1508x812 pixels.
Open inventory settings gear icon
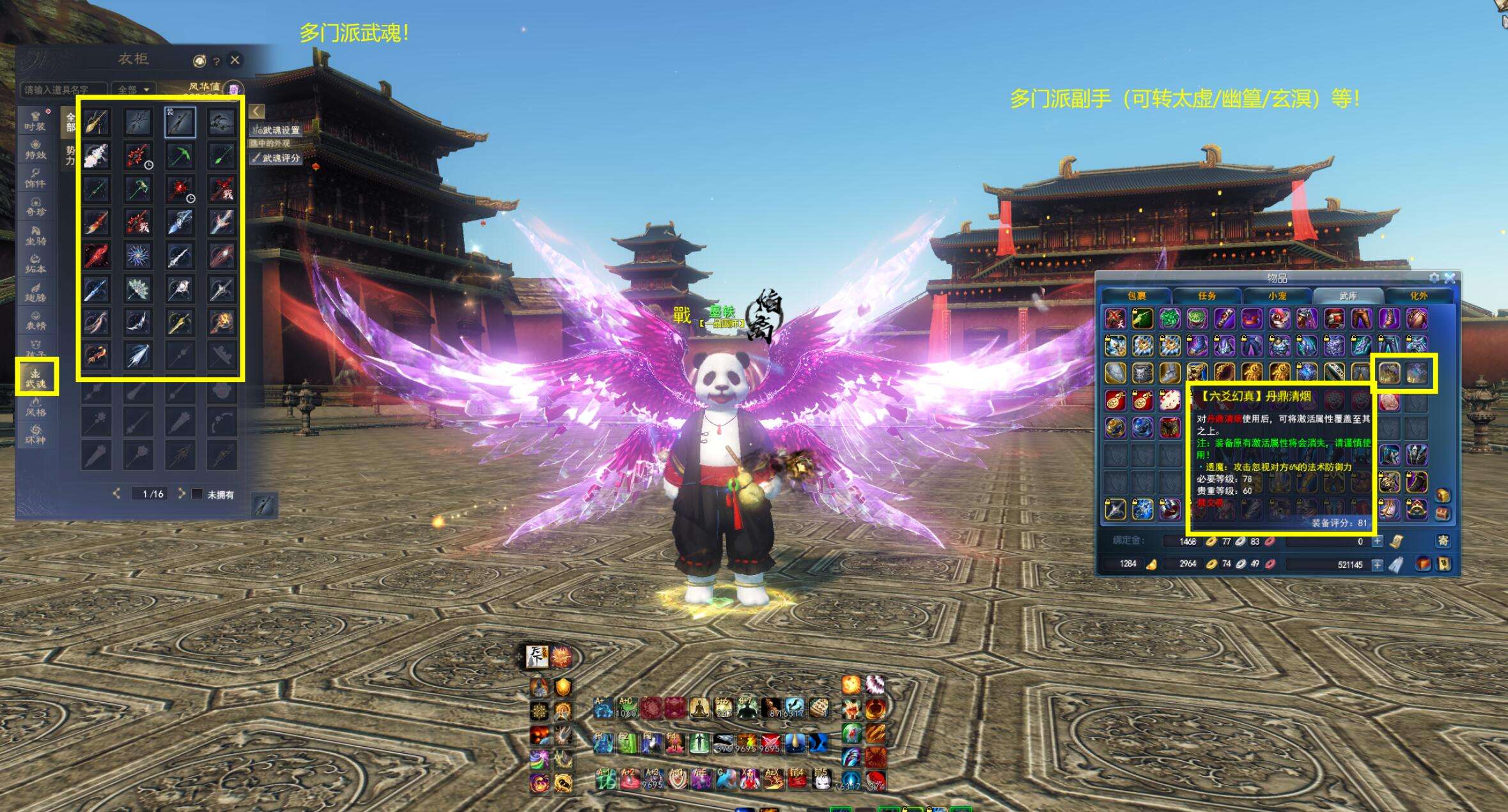[1434, 279]
